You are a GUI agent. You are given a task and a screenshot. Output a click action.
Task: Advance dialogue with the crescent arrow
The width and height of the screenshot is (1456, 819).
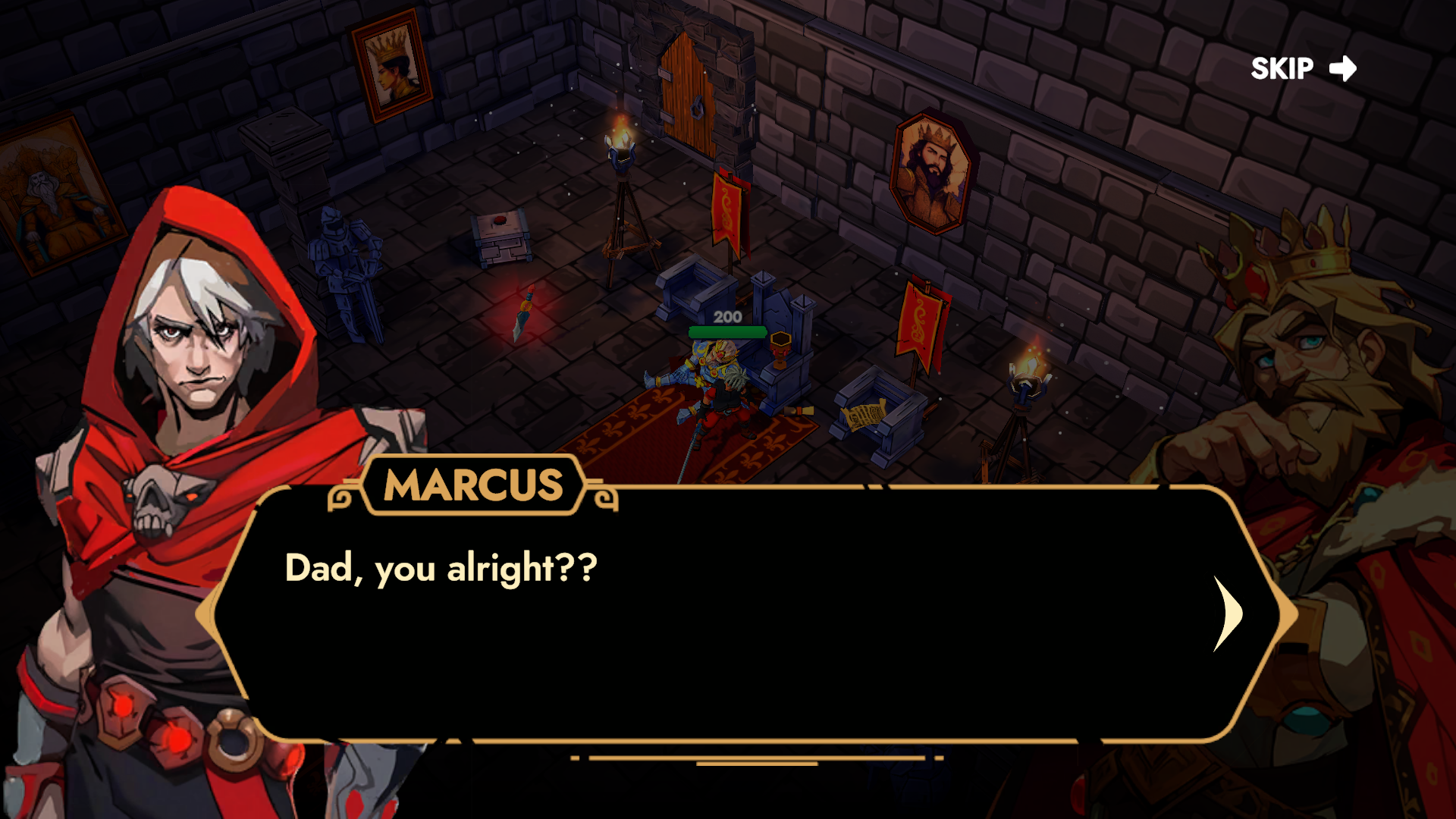coord(1227,613)
